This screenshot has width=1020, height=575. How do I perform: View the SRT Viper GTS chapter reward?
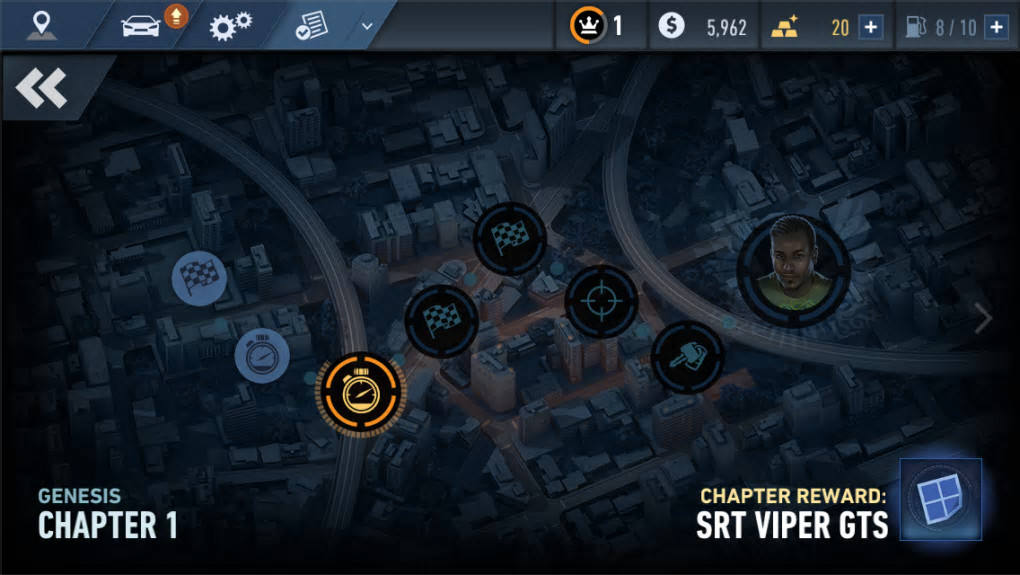click(x=940, y=499)
